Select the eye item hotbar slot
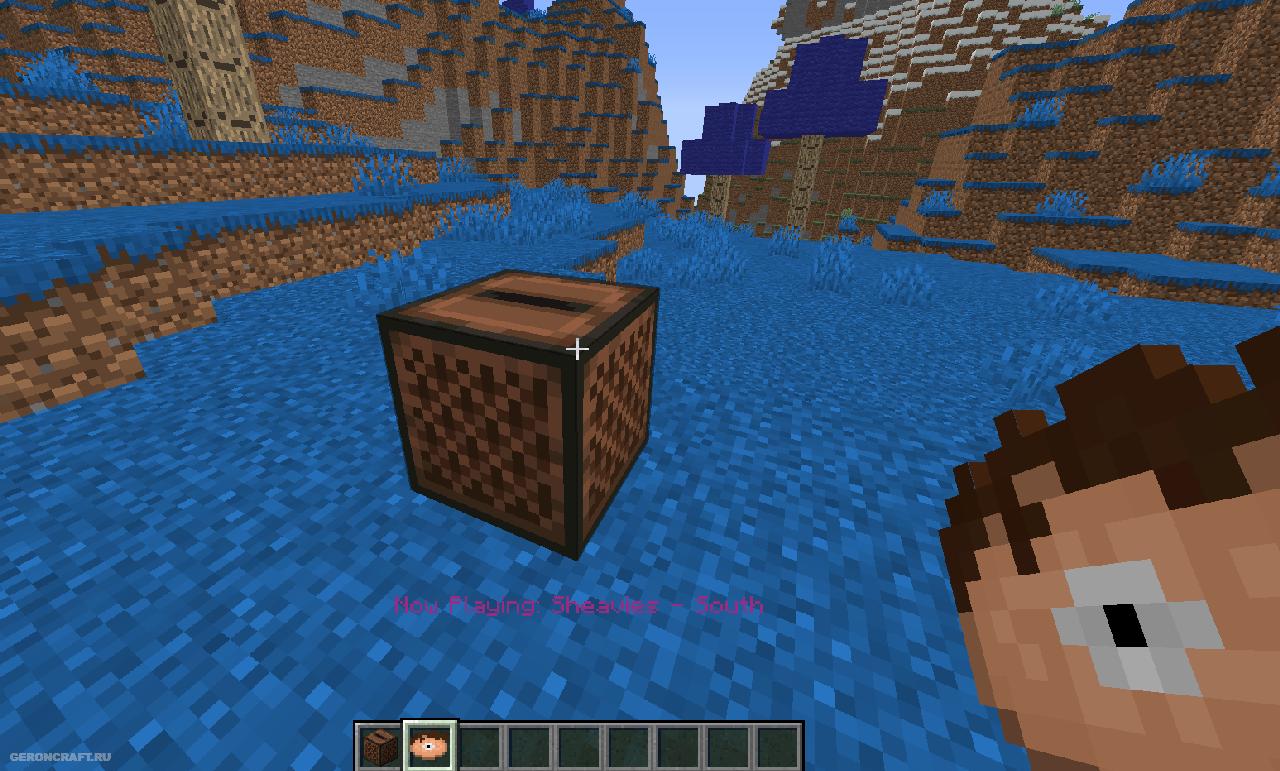The width and height of the screenshot is (1280, 771). click(430, 746)
